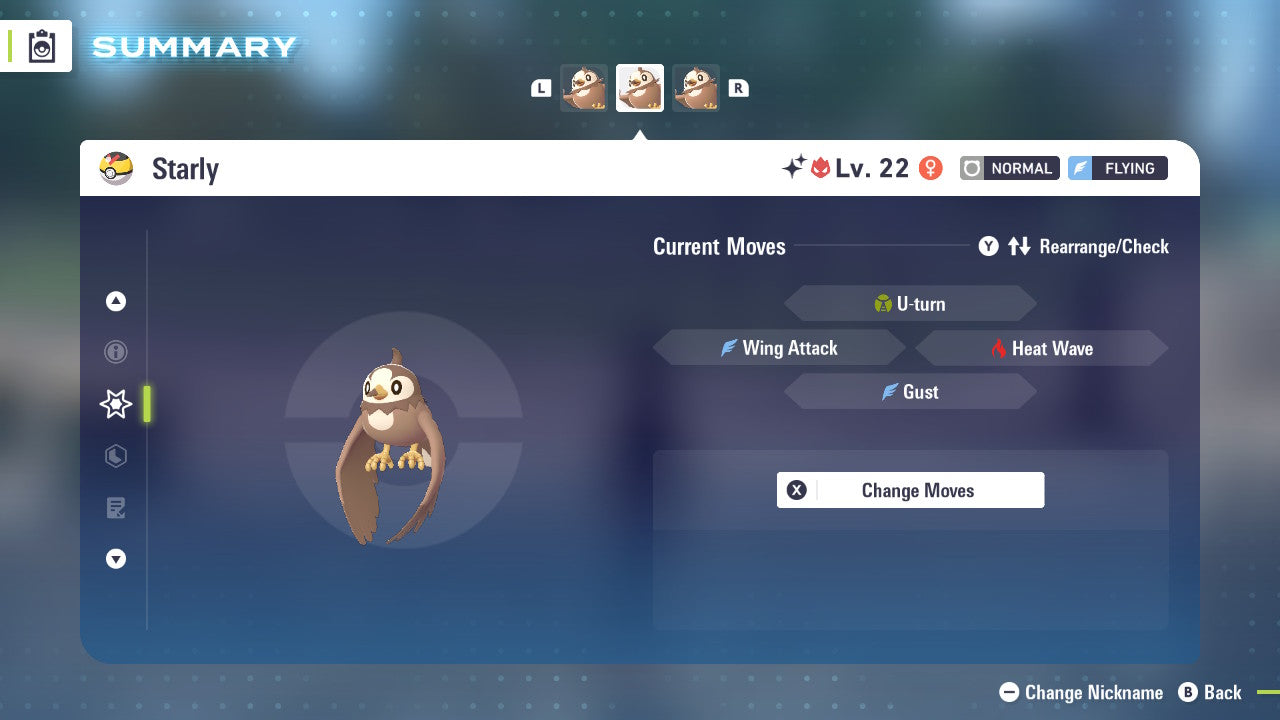Image resolution: width=1280 pixels, height=720 pixels.
Task: Select the Moves star icon in the sidebar
Action: click(x=116, y=404)
